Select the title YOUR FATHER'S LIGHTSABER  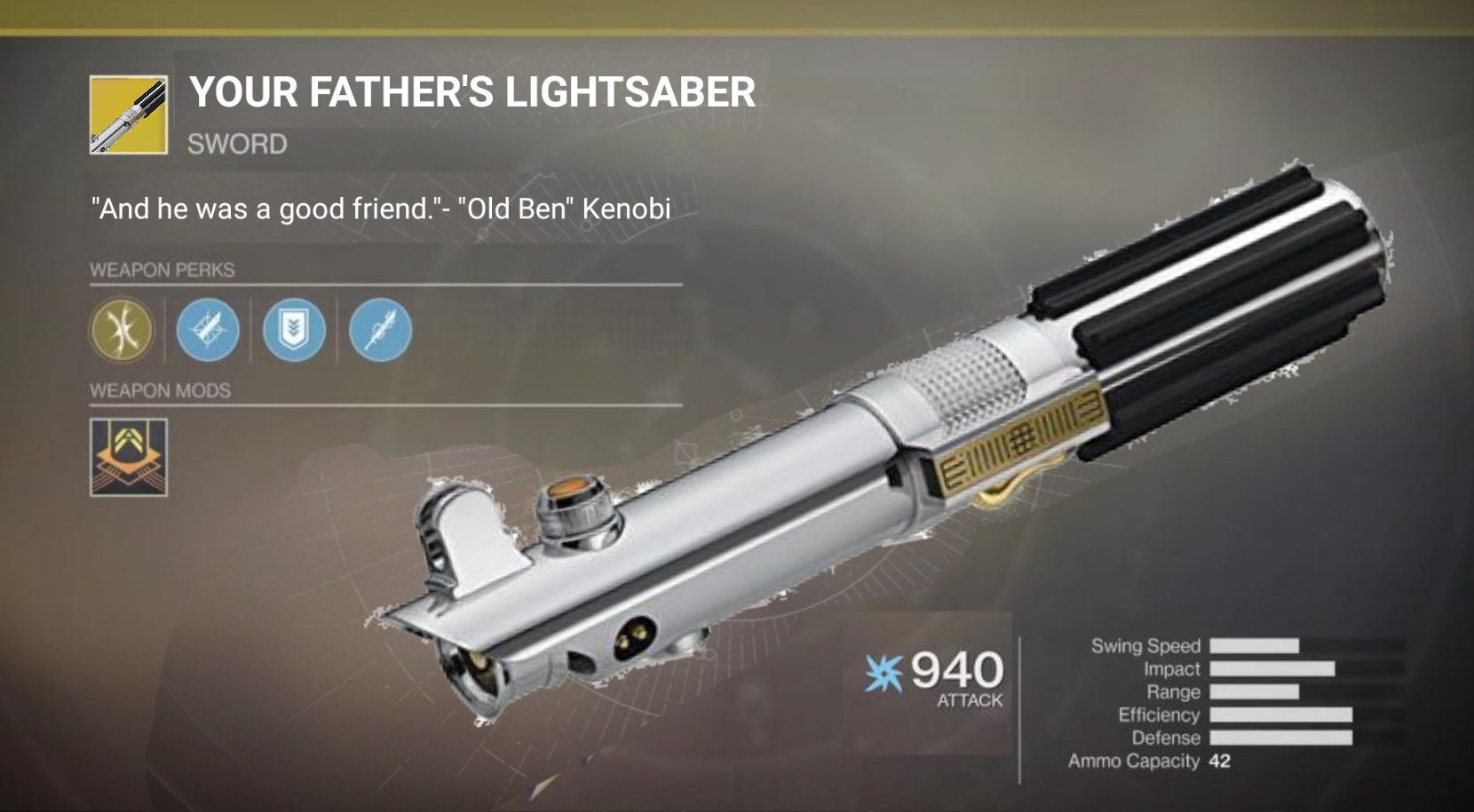[471, 92]
